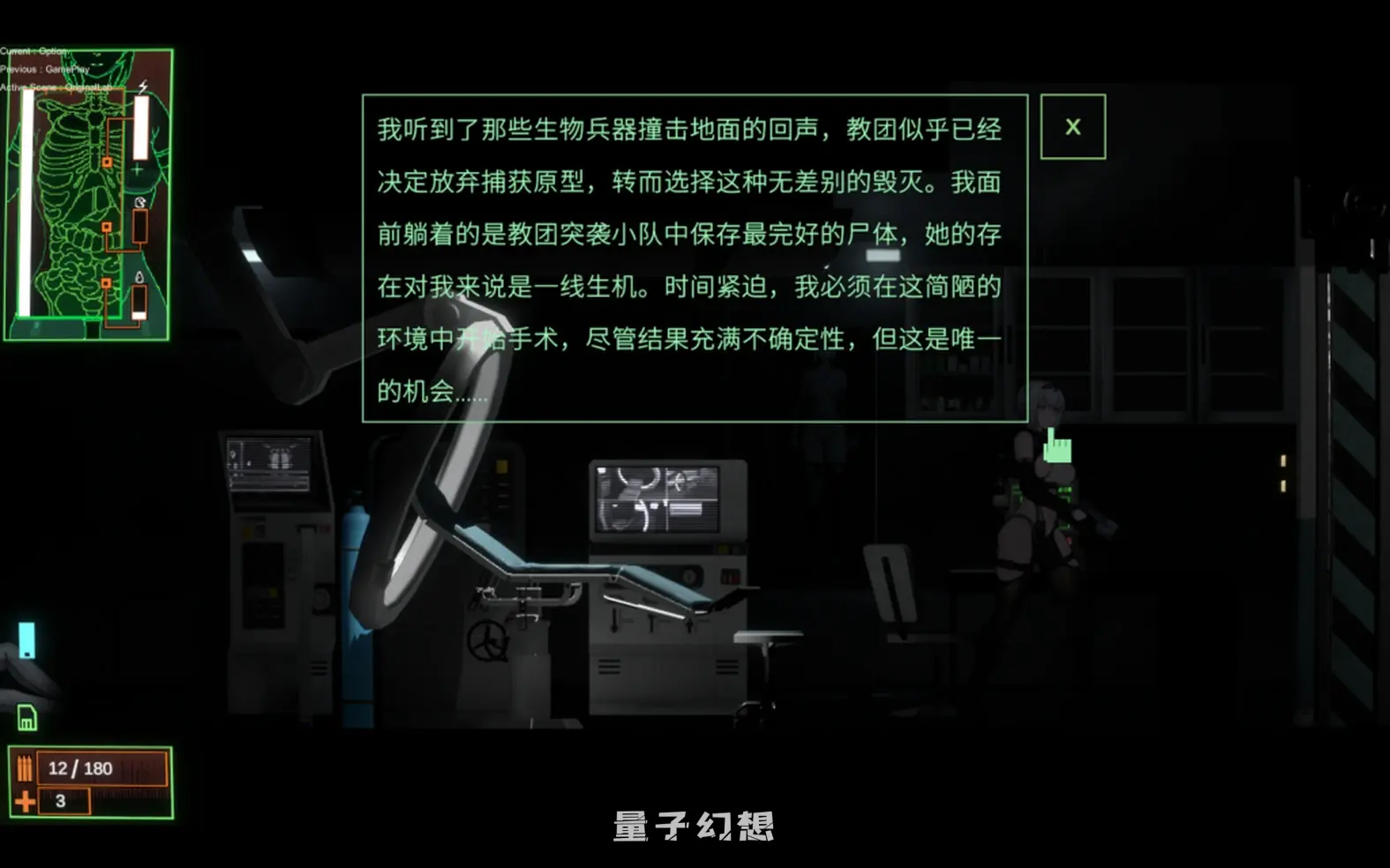Toggle the upper chest node marker
This screenshot has height=868, width=1390.
coord(108,162)
